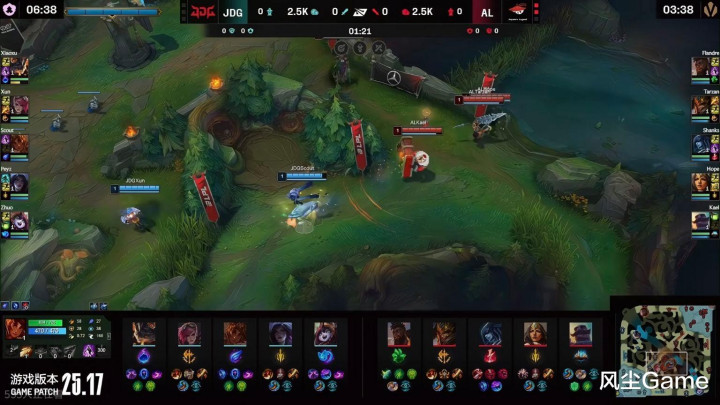Image resolution: width=720 pixels, height=405 pixels.
Task: Select Flandre's champion portrait
Action: [700, 67]
